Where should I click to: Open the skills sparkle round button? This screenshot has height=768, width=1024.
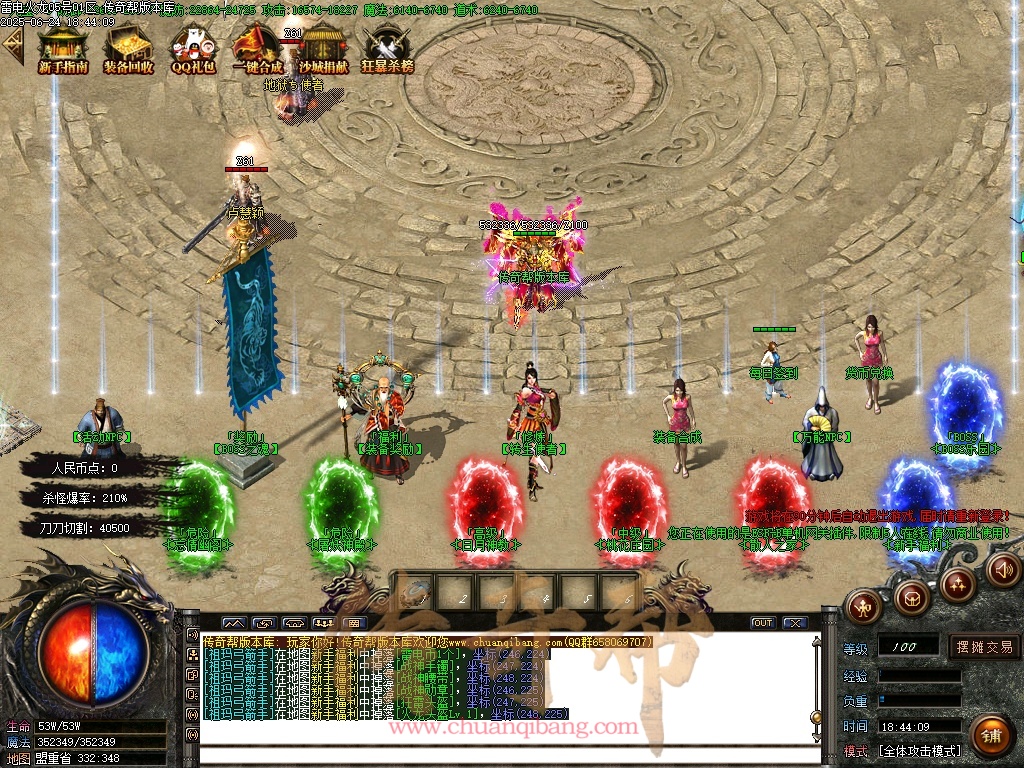click(x=958, y=583)
